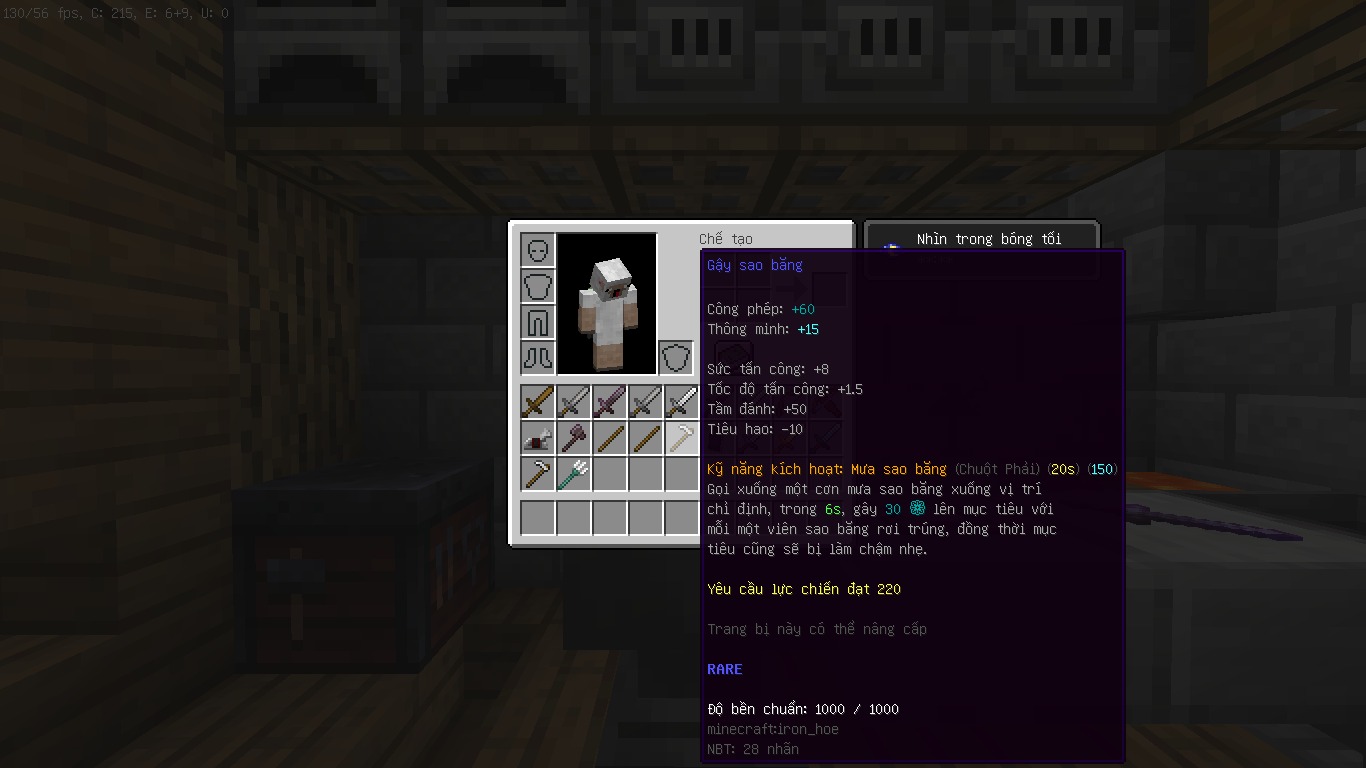Select the dark-headed hoe beside the trident

pos(538,474)
